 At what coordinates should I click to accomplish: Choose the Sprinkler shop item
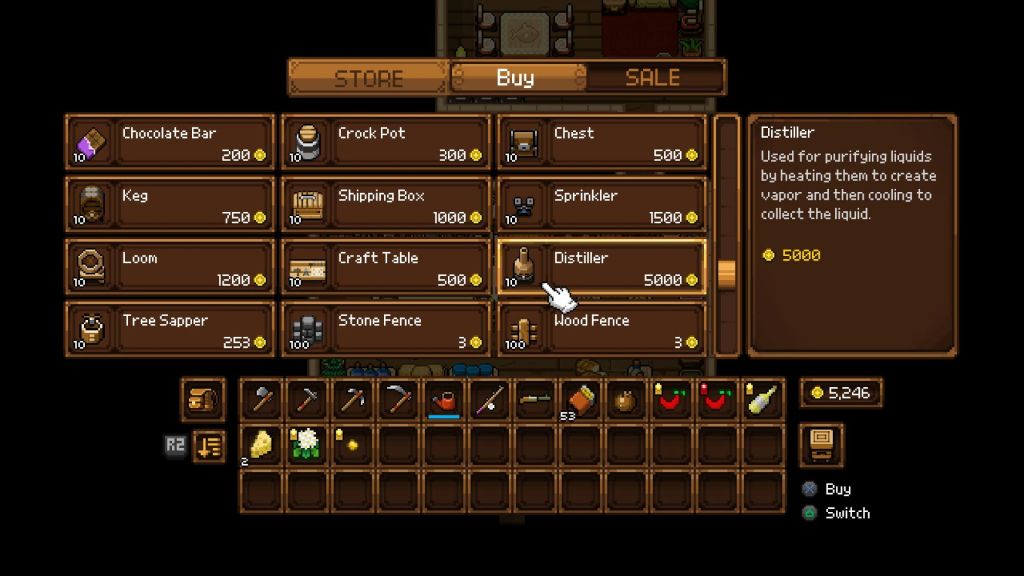[x=601, y=205]
